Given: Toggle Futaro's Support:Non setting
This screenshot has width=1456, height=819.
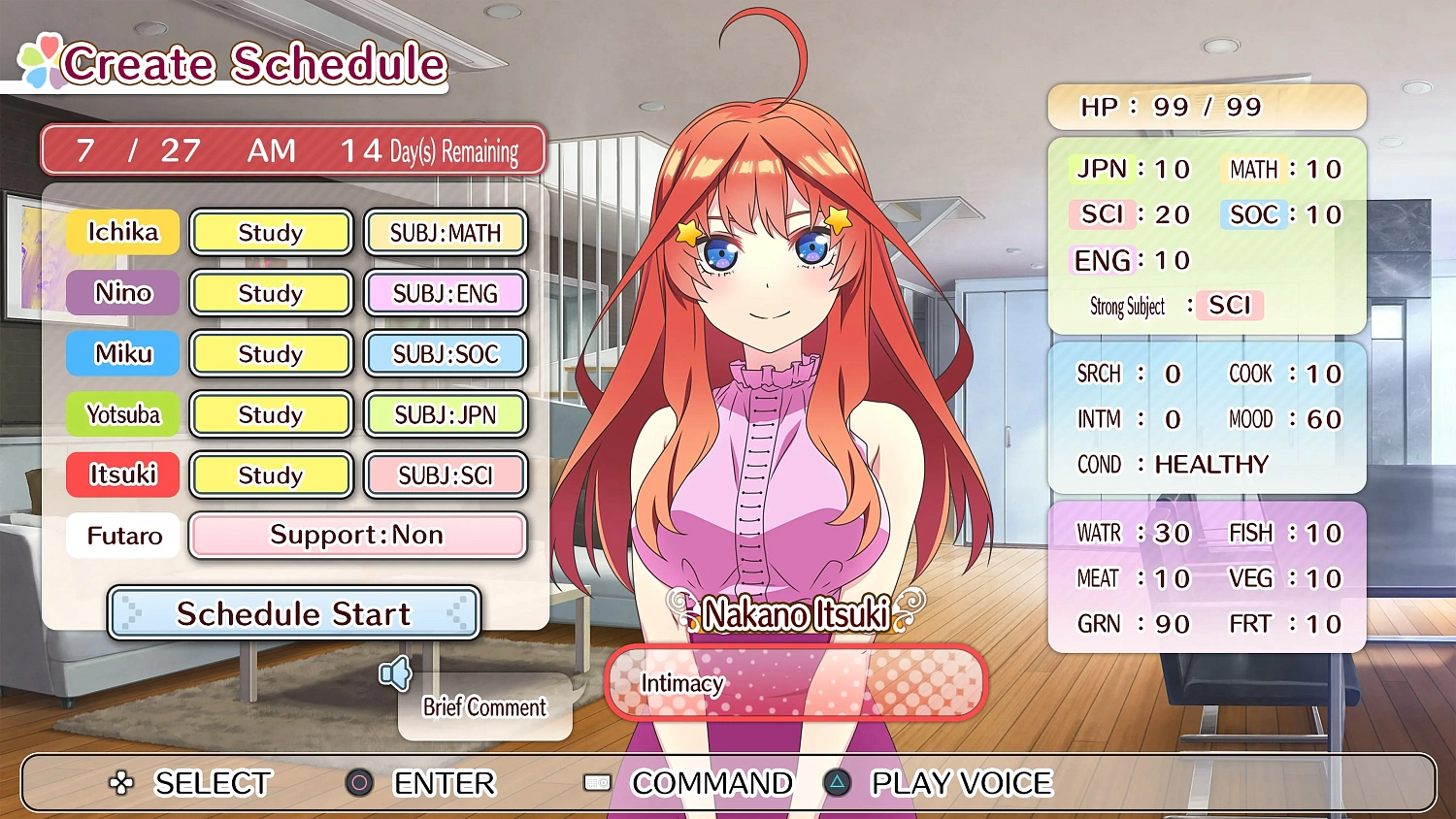Looking at the screenshot, I should [357, 535].
